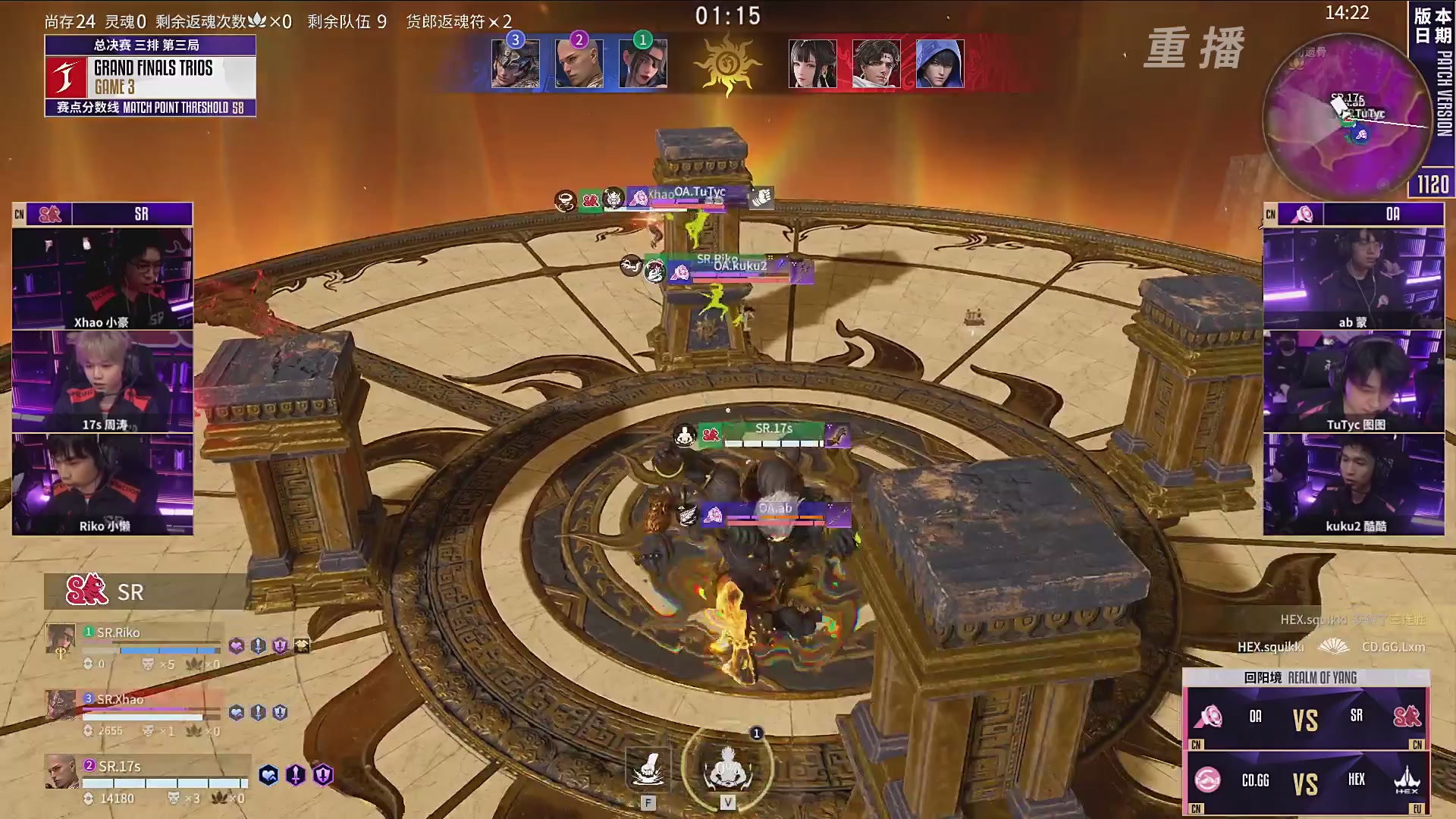Viewport: 1456px width, 819px height.
Task: Select the blue team hero portrait numbered 1
Action: [x=643, y=64]
